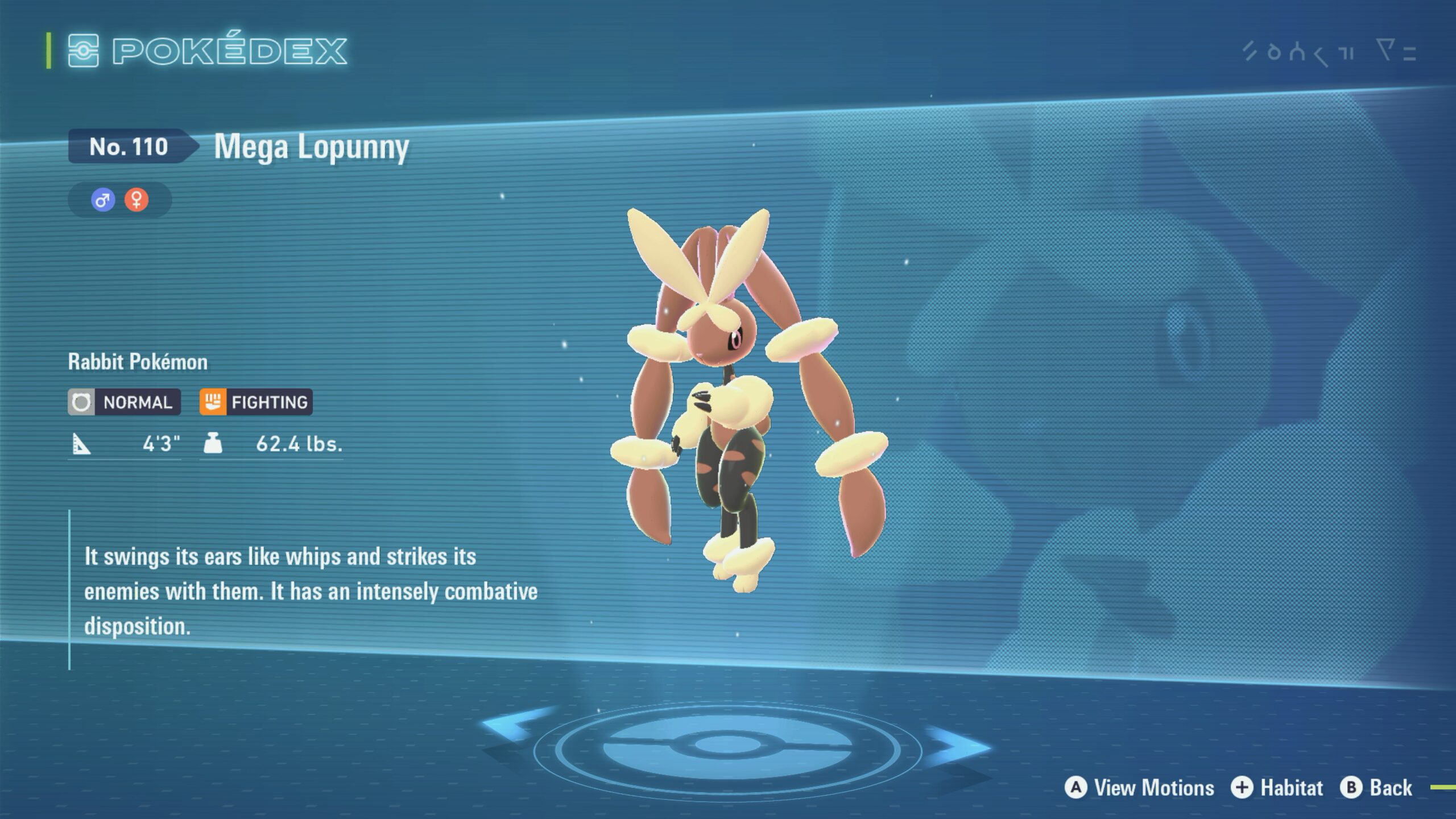Select the male gender symbol
1456x819 pixels.
(103, 200)
